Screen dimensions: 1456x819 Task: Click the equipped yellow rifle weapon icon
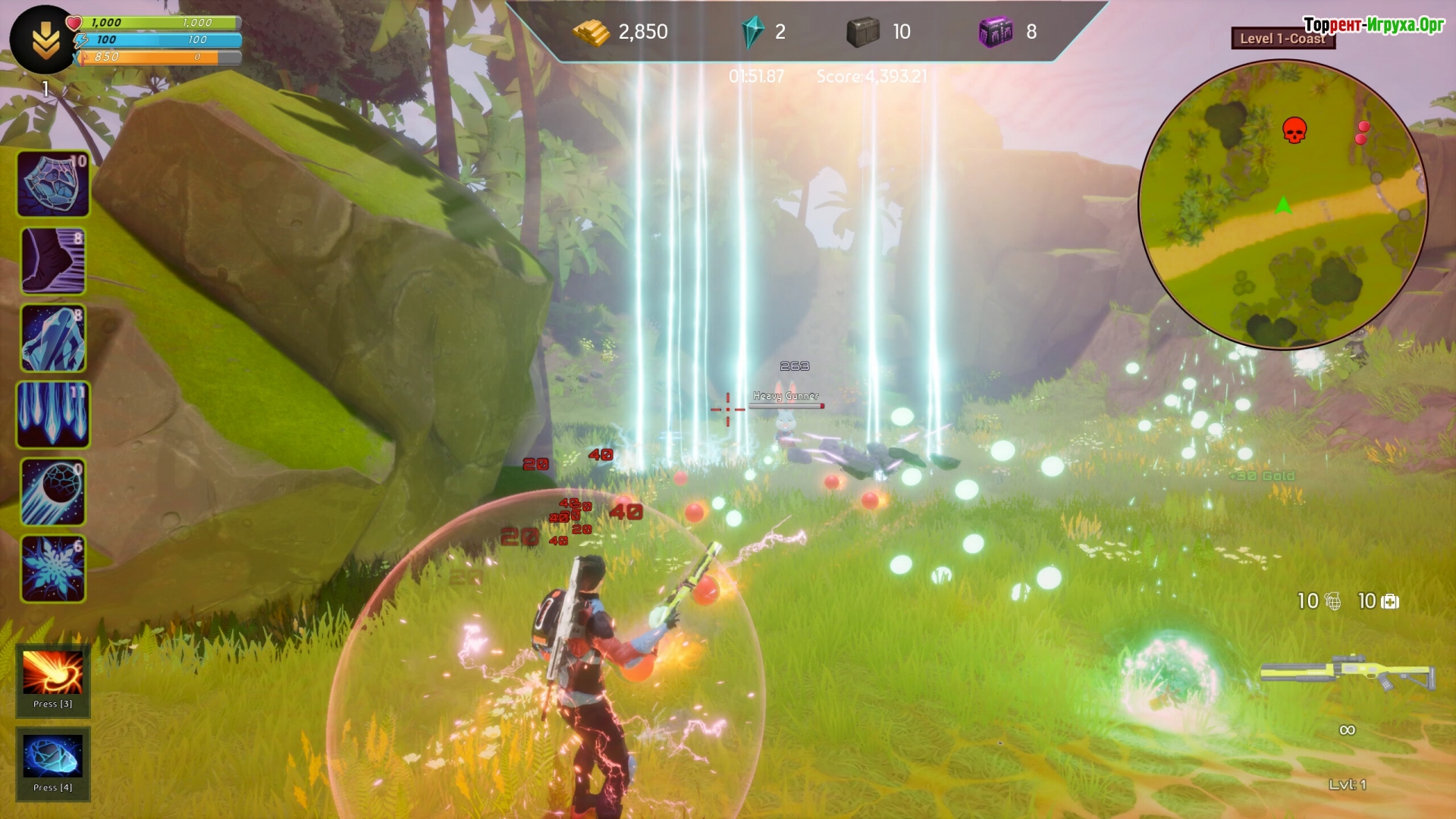[1348, 671]
